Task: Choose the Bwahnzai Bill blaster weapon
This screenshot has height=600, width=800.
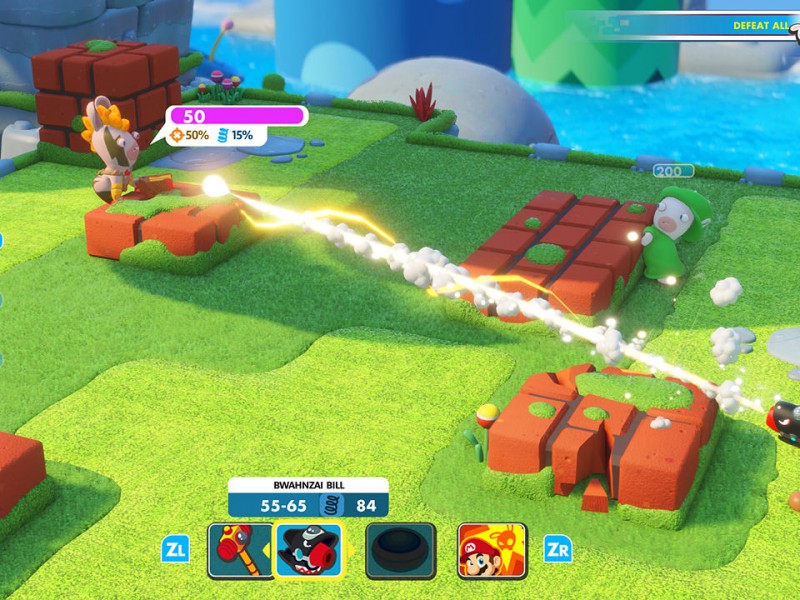Action: pyautogui.click(x=307, y=550)
